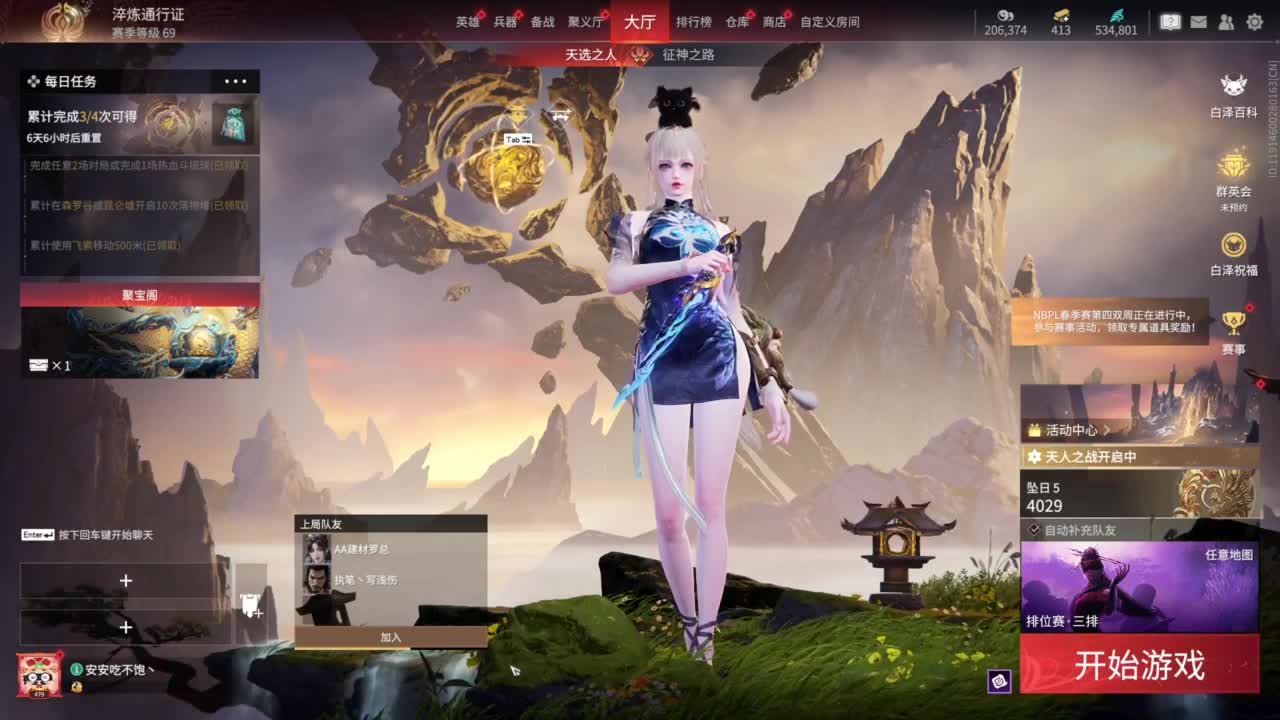The width and height of the screenshot is (1280, 720).
Task: Expand 活动中心 activity center chevron
Action: pos(1106,431)
